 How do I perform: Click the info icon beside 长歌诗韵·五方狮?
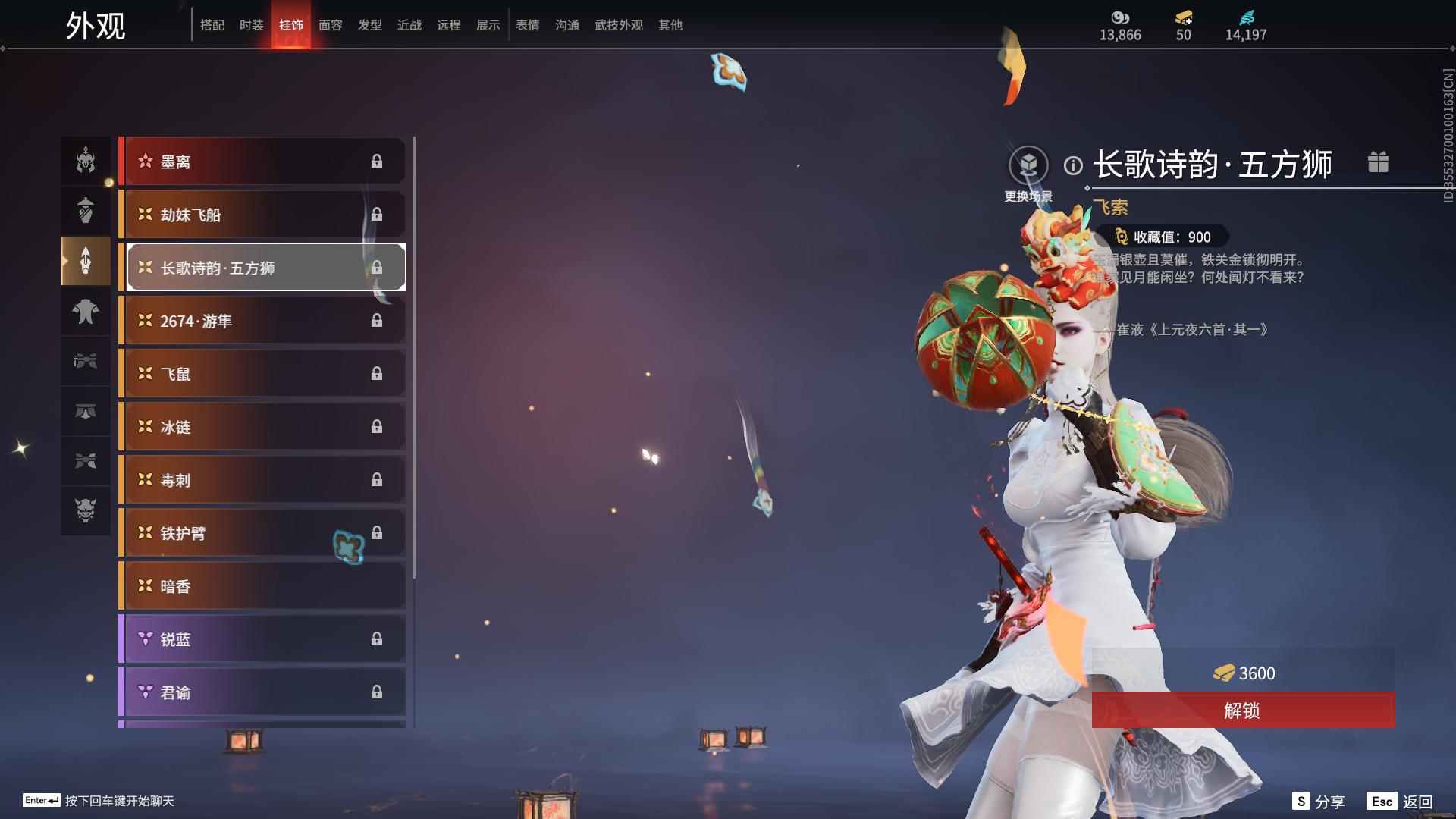[x=1072, y=165]
